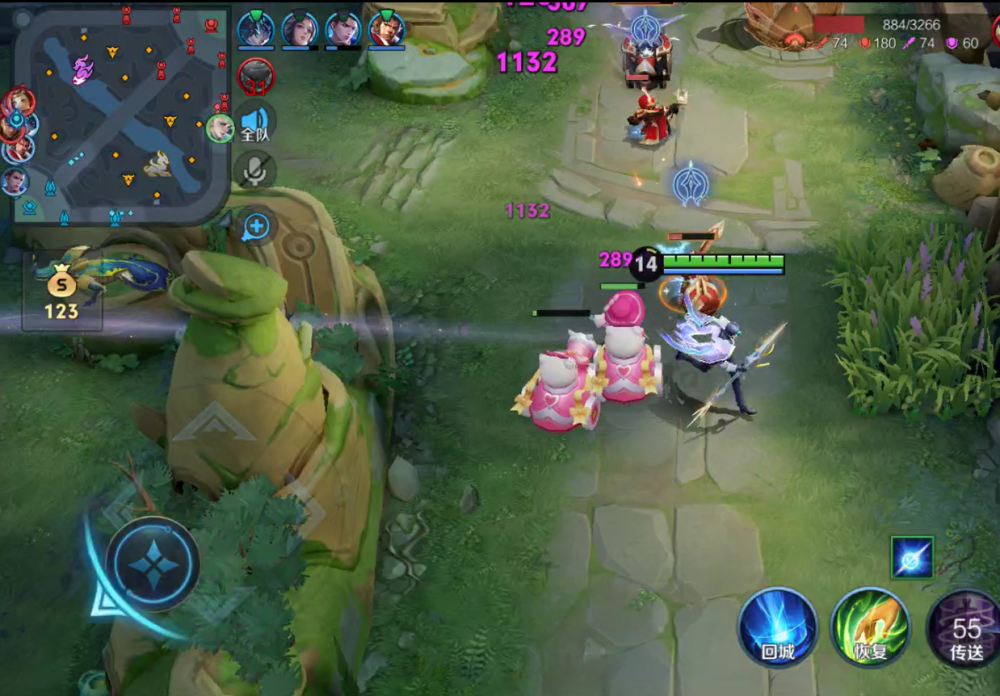
Task: Click the red timer icon showing 31
Action: point(256,75)
